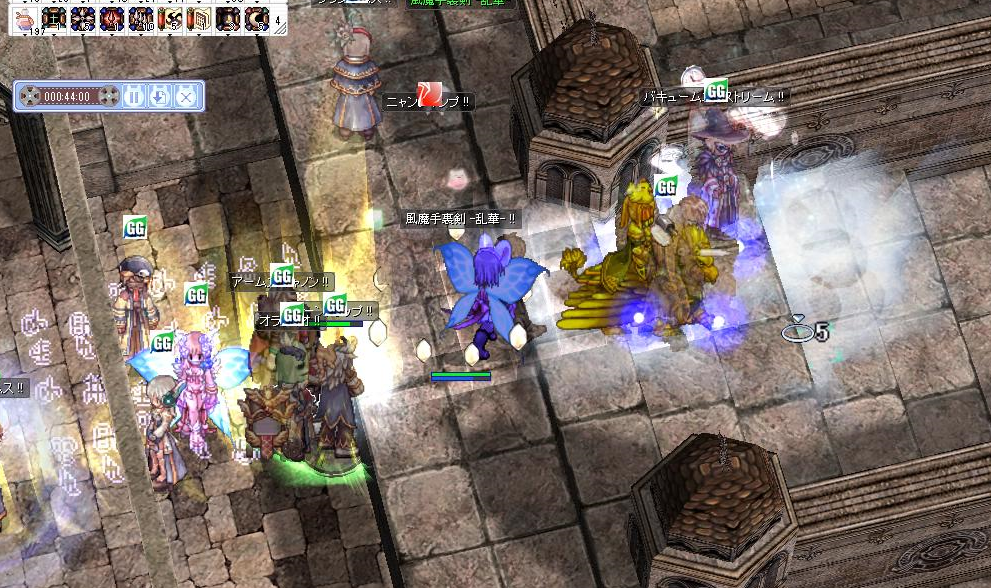
Task: Pause the replay recording
Action: (x=136, y=96)
